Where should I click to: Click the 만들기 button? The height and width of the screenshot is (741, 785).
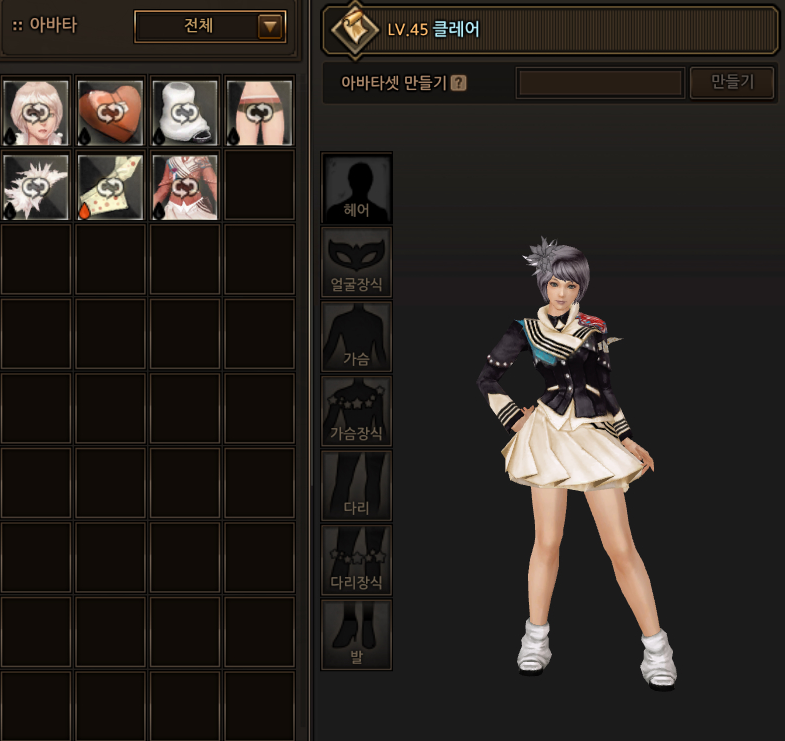coord(731,83)
